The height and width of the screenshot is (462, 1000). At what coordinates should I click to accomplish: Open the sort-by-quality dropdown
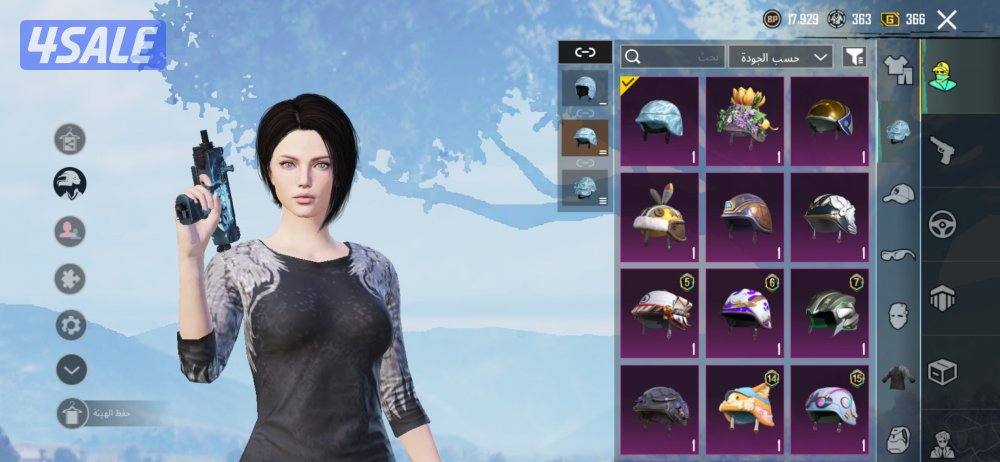coord(780,57)
